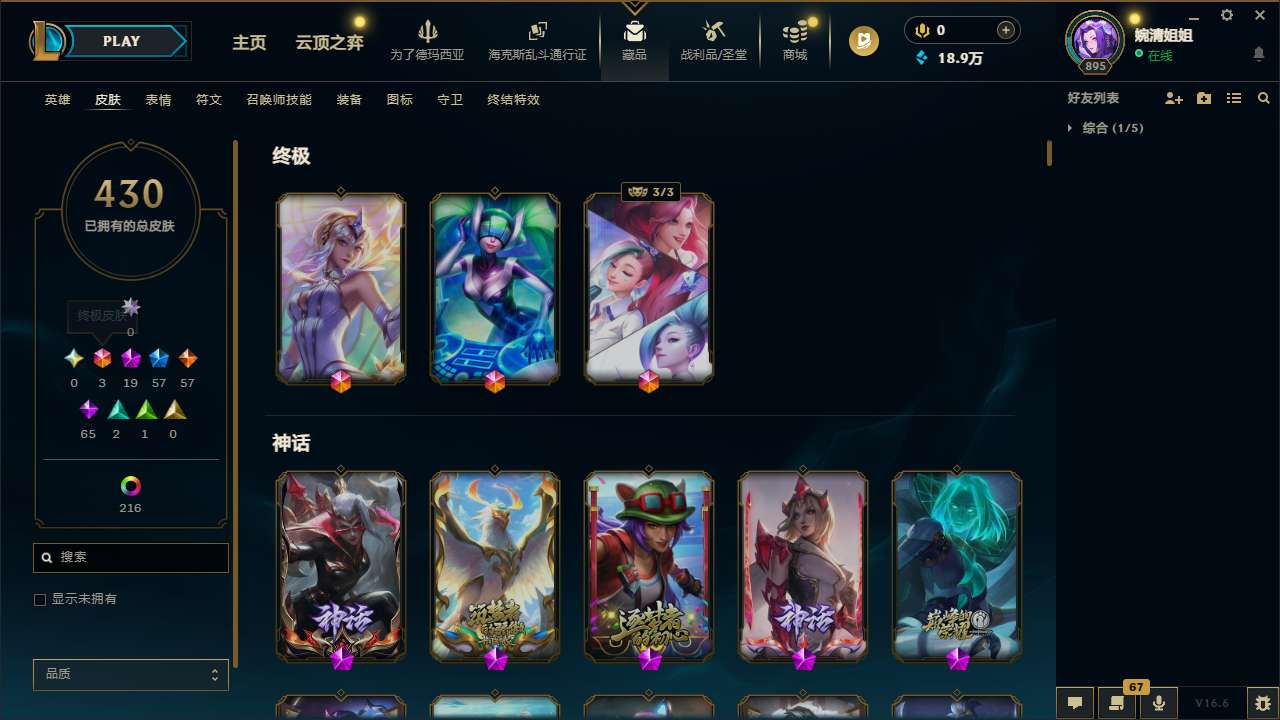Open the friend list search magnifier

(1264, 97)
